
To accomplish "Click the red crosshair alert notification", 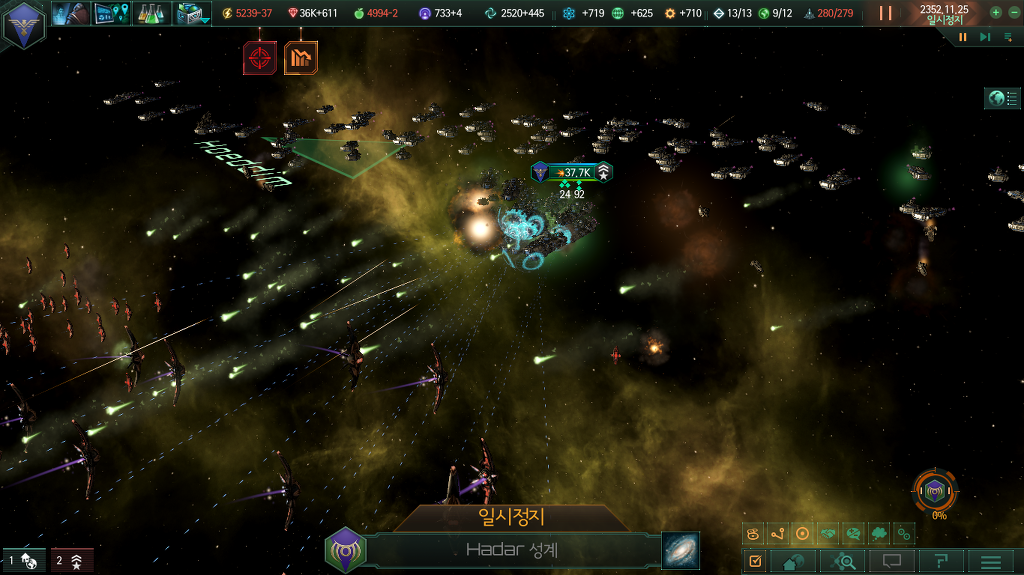I will click(259, 58).
